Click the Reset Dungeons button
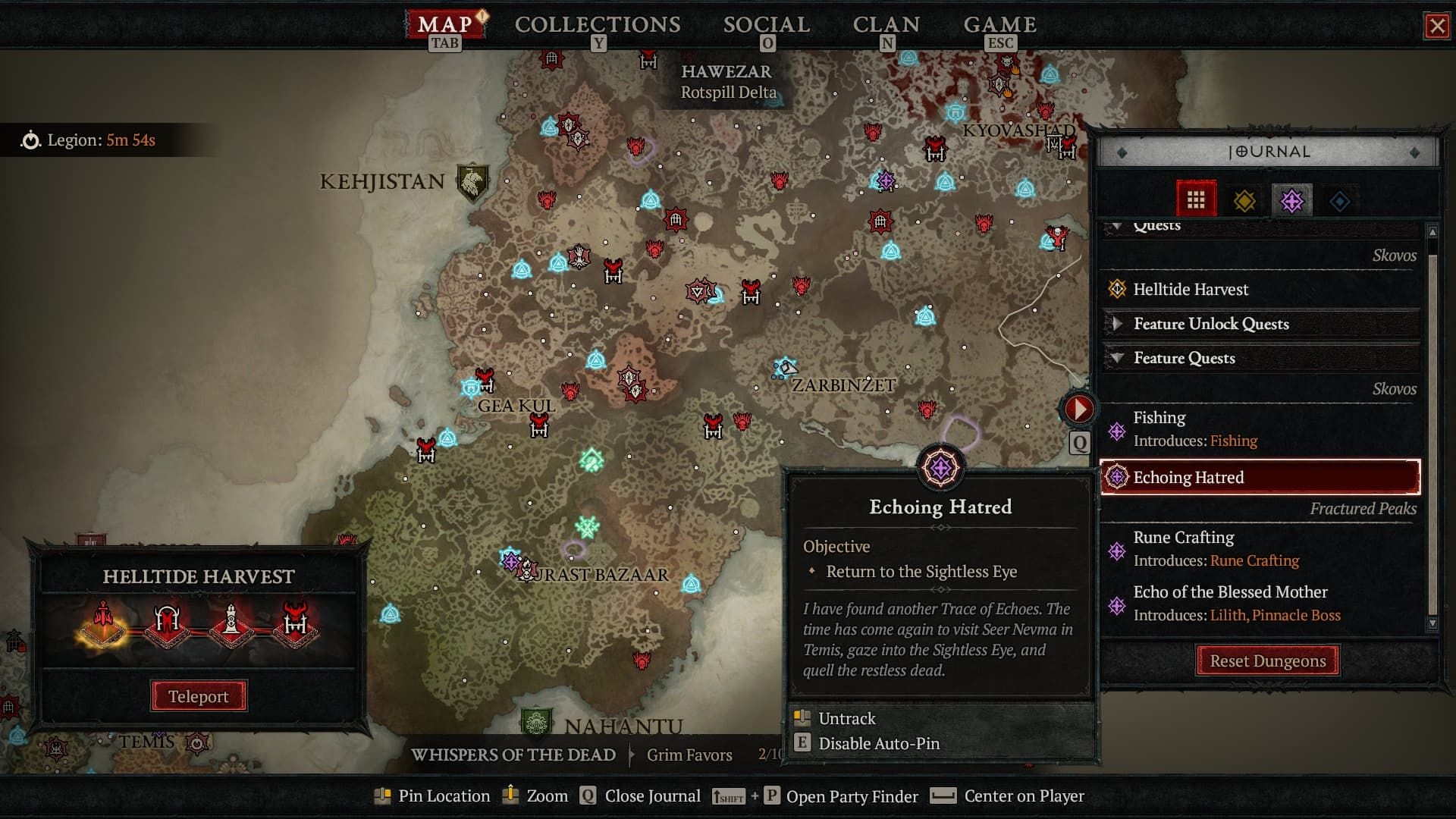This screenshot has width=1456, height=819. point(1268,661)
